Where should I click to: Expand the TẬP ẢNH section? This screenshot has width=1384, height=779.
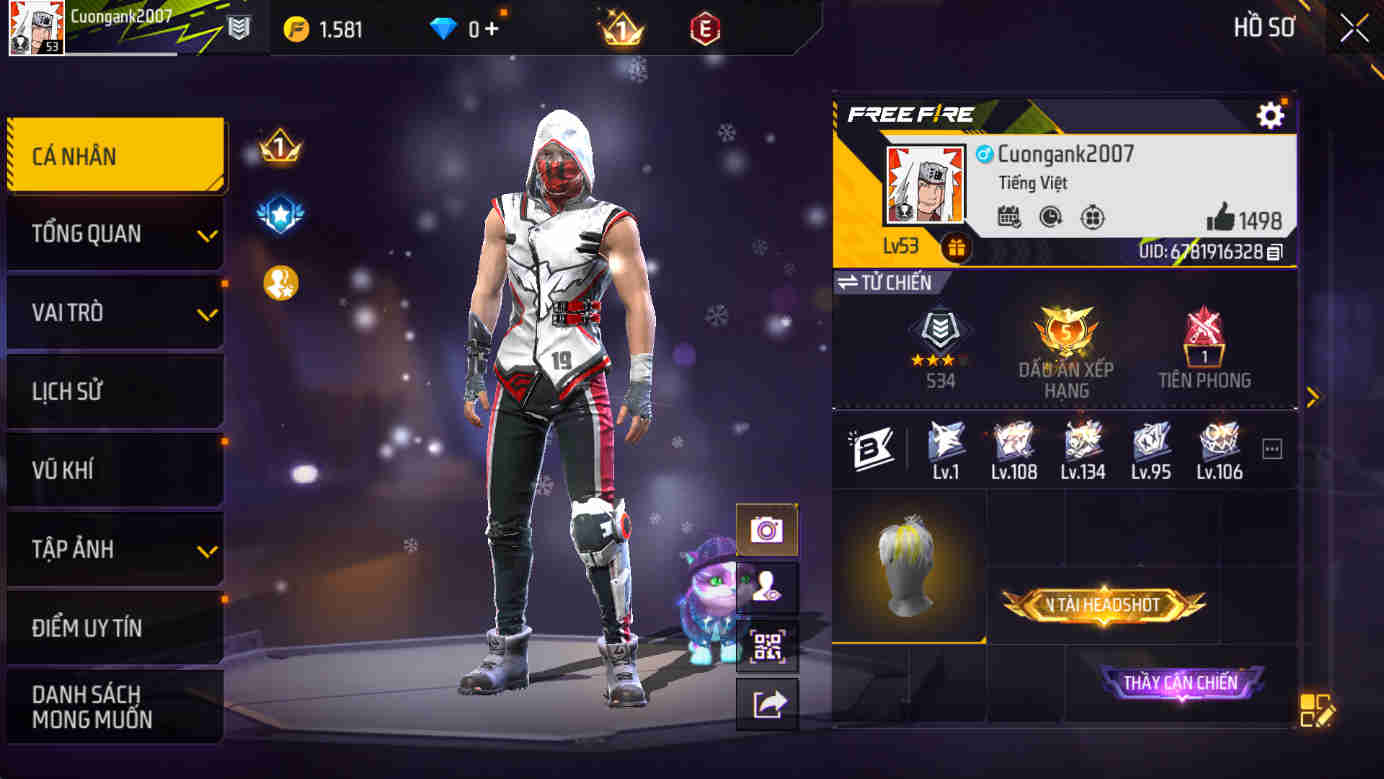[113, 549]
